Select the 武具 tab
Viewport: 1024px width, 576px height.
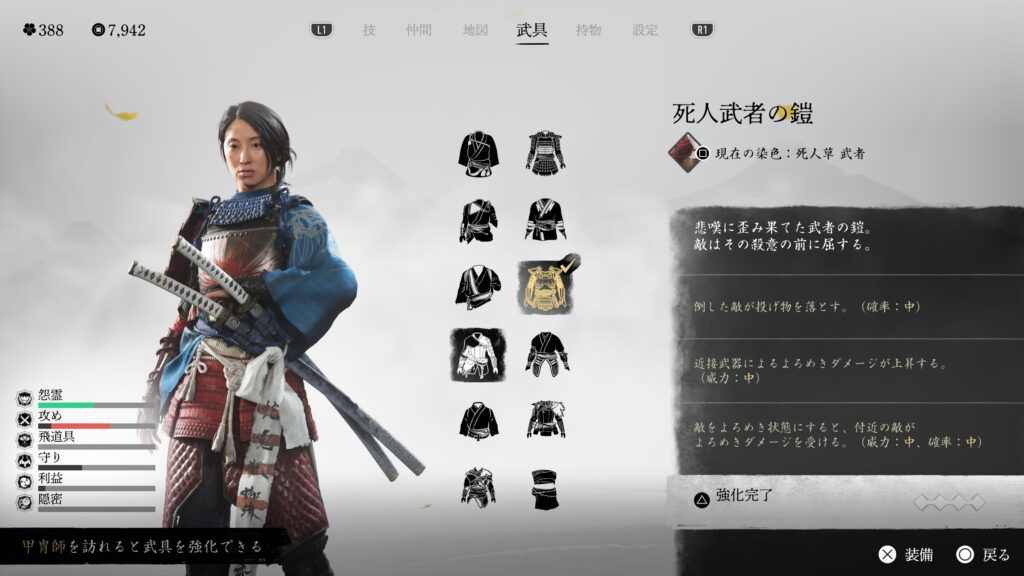click(x=532, y=30)
